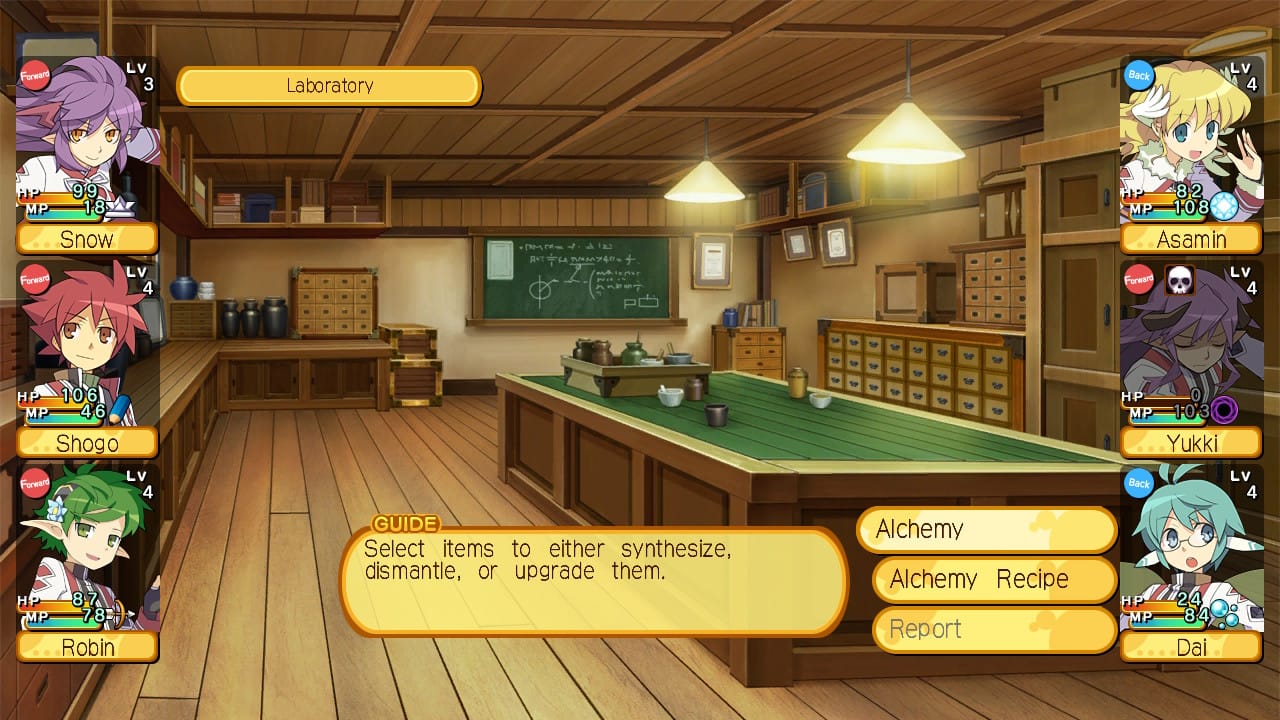Image resolution: width=1280 pixels, height=720 pixels.
Task: Select Snow's character portrait
Action: pyautogui.click(x=87, y=140)
